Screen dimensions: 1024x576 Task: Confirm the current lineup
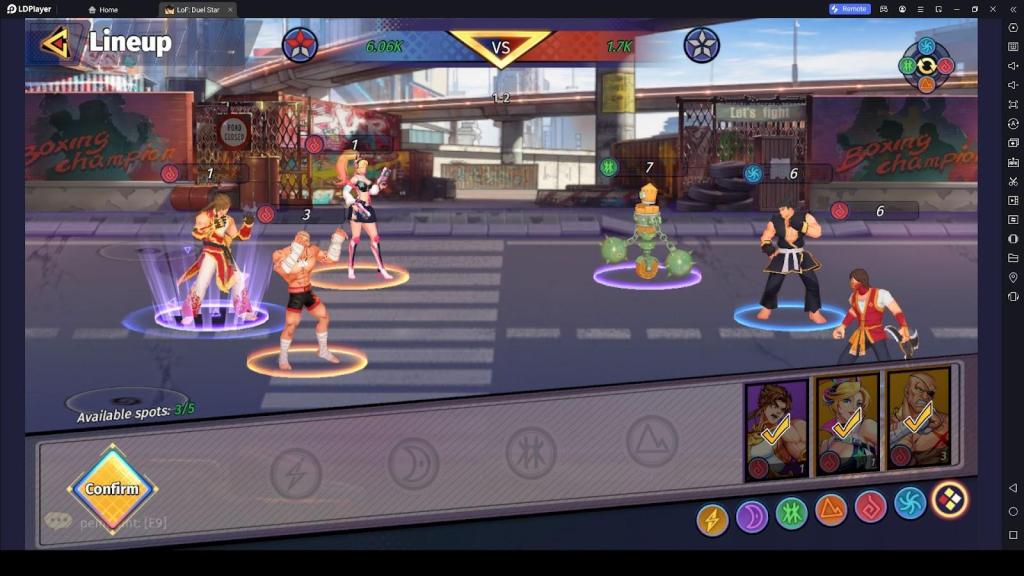111,489
